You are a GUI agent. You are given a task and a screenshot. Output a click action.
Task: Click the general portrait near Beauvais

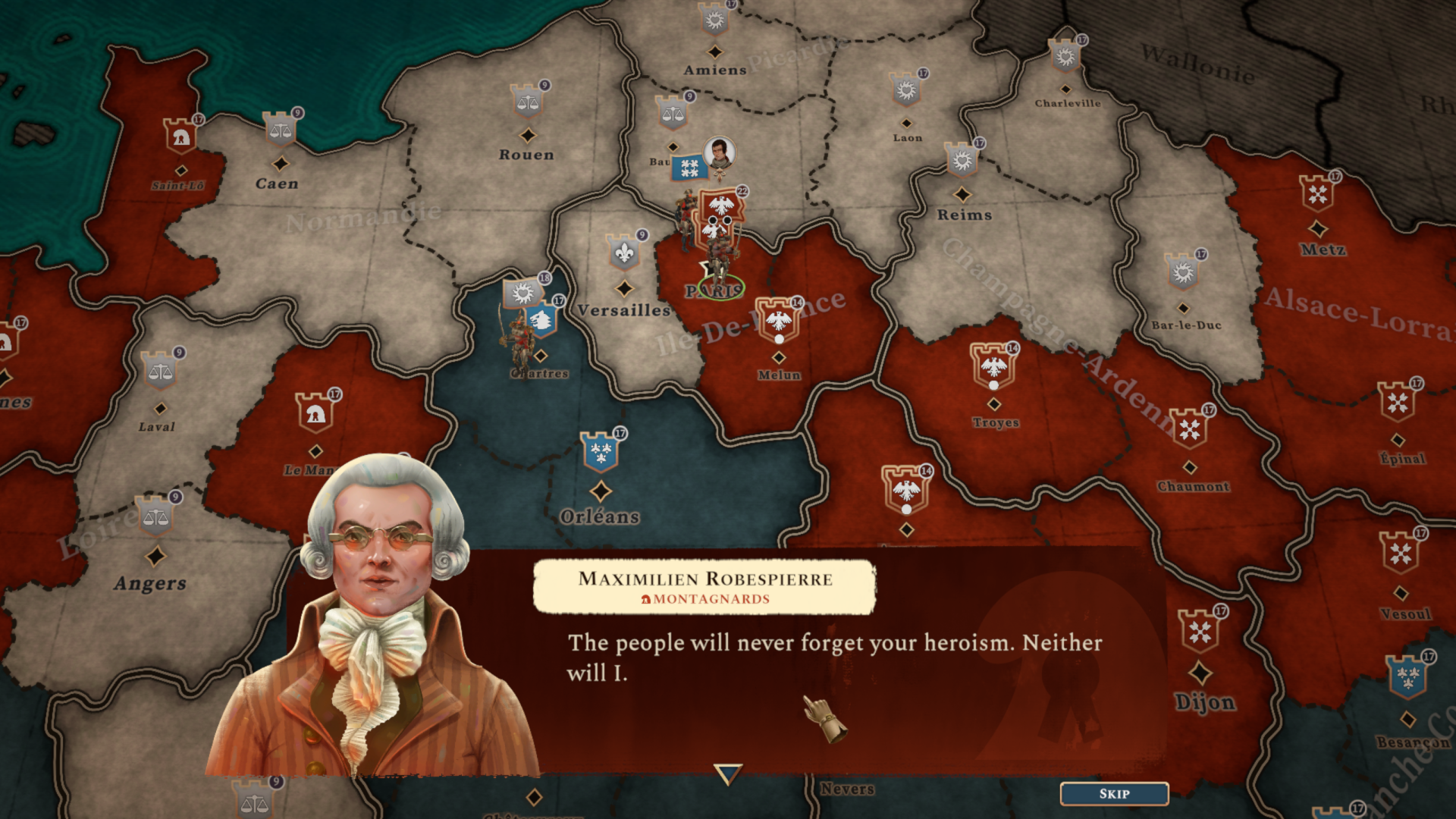tap(719, 152)
